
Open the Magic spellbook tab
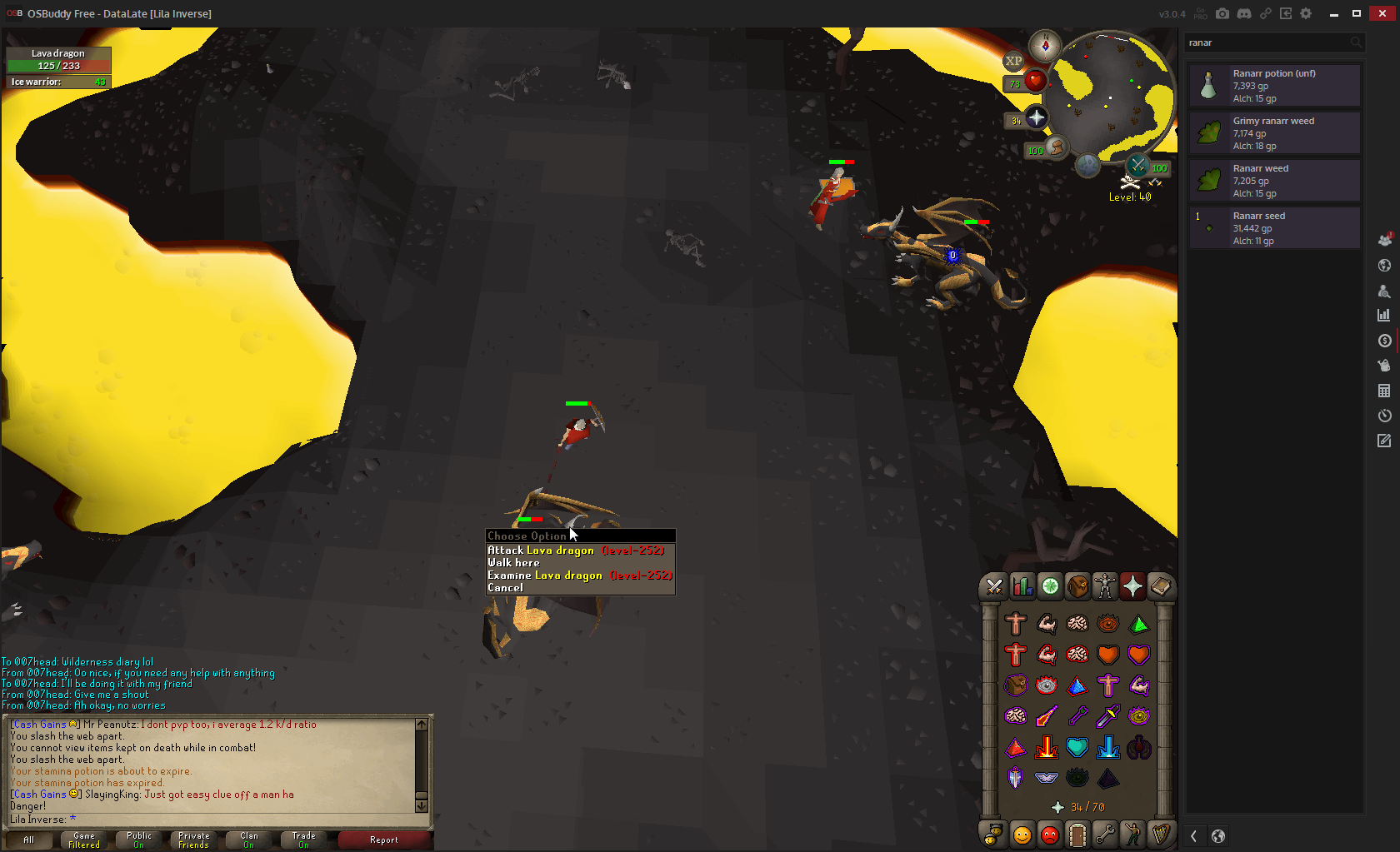pyautogui.click(x=1161, y=587)
